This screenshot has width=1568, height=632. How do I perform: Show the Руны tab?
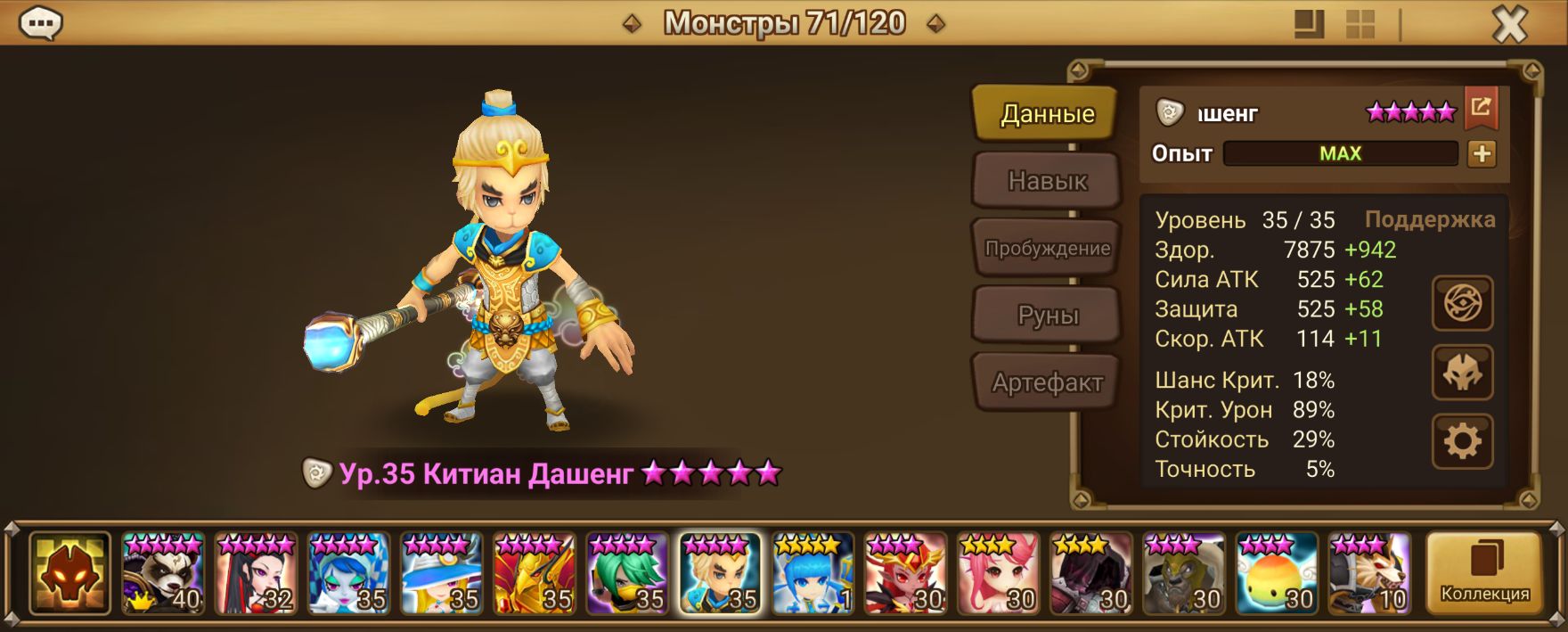tap(1047, 316)
